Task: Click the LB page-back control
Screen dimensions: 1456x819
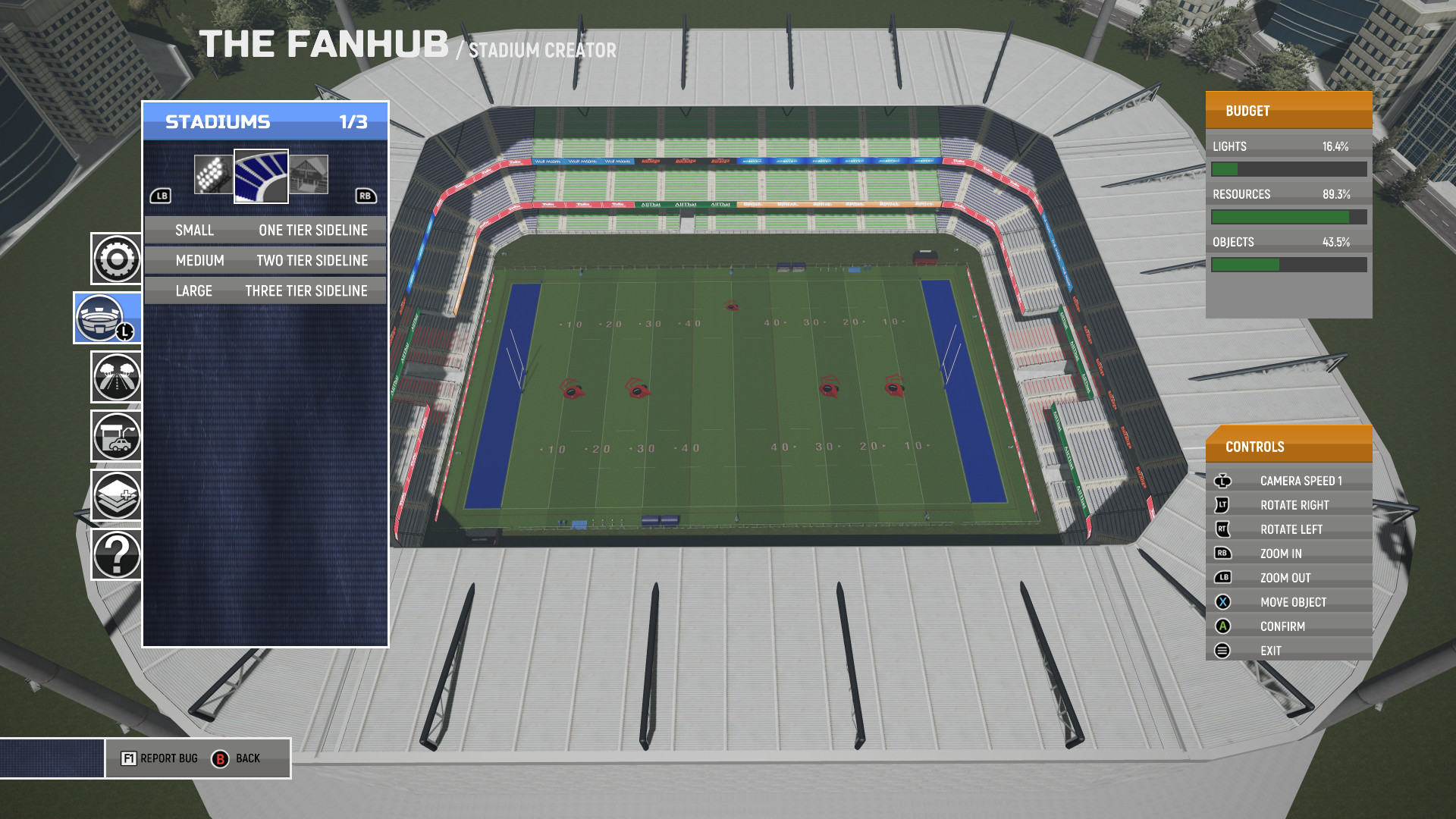Action: (162, 195)
